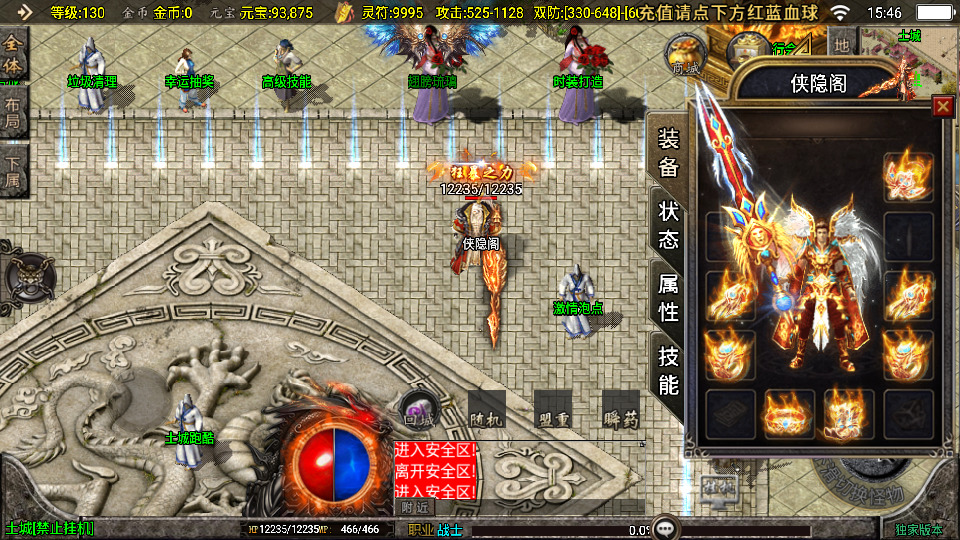Viewport: 960px width, 540px height.
Task: Toggle the 挂机 auto-battle button
Action: click(718, 487)
